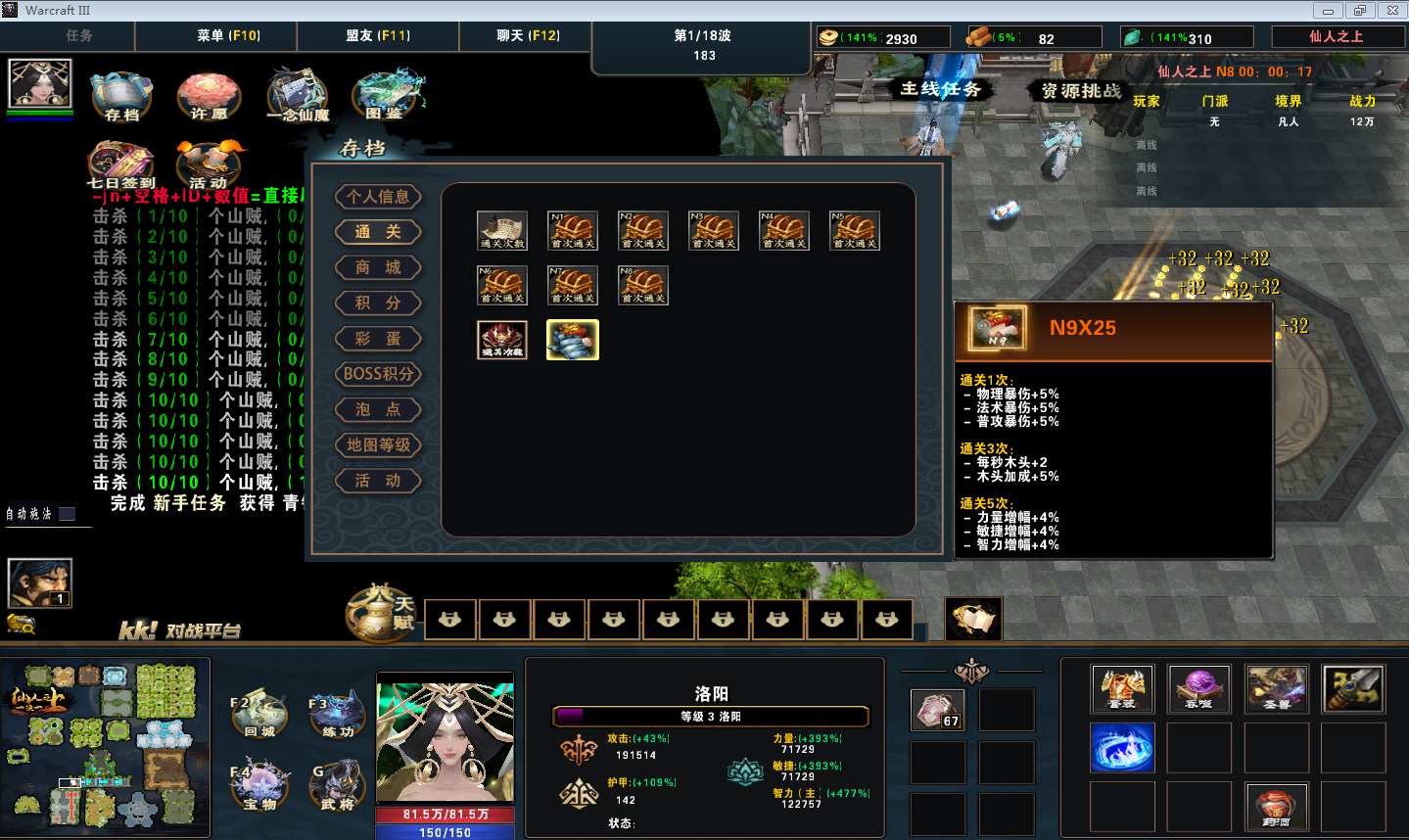
Task: Activate the 回城 return-to-town button
Action: [x=259, y=715]
